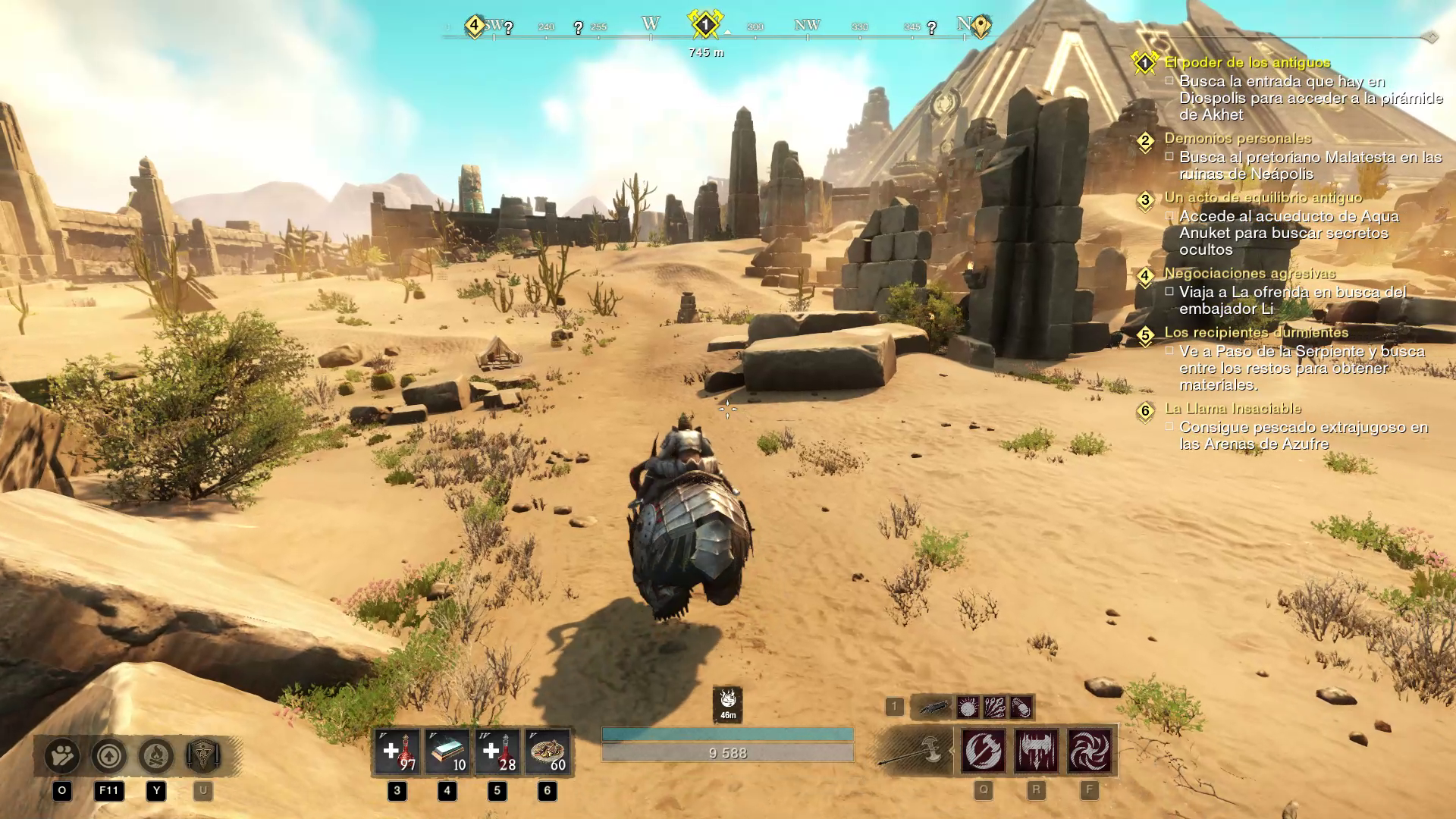The width and height of the screenshot is (1456, 819).
Task: Eat the food plate with 60 servings
Action: pos(548,752)
